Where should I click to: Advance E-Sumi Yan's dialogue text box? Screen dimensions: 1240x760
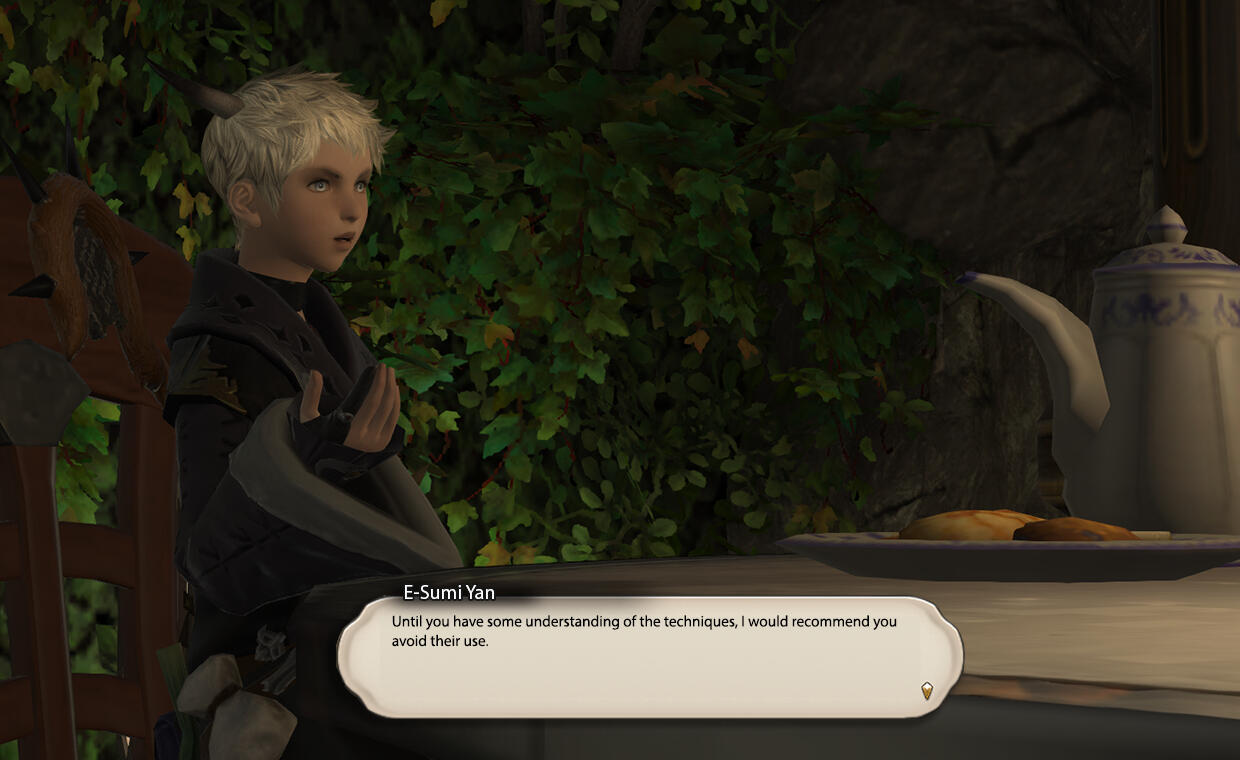click(x=650, y=657)
